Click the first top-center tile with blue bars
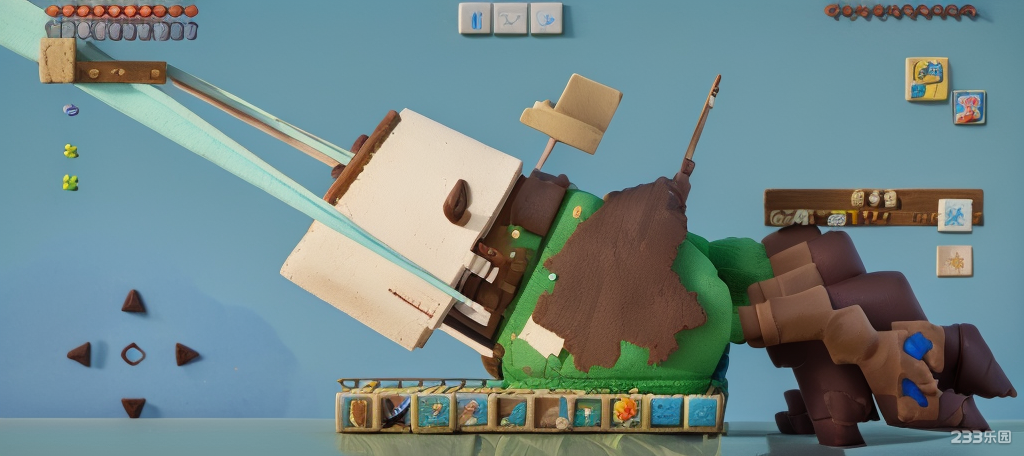The image size is (1024, 456). 475,18
